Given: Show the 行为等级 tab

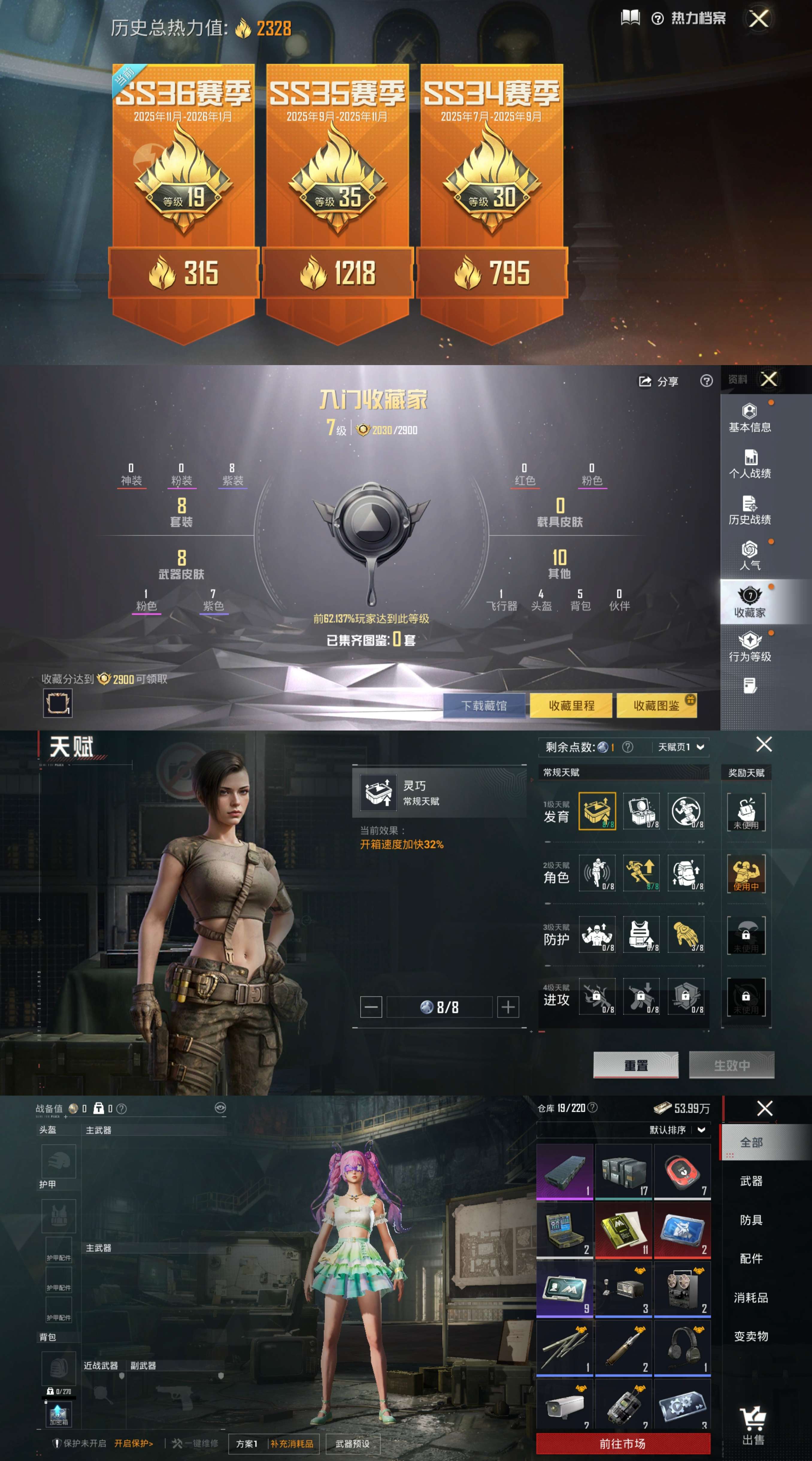Looking at the screenshot, I should coord(749,648).
